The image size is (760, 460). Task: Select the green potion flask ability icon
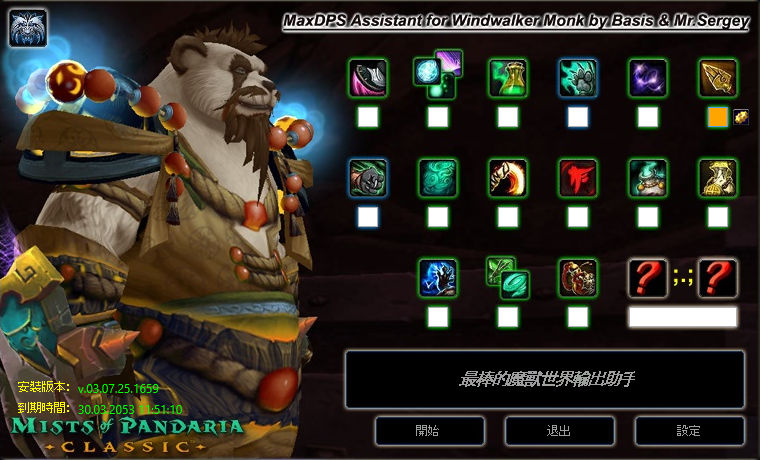(508, 78)
